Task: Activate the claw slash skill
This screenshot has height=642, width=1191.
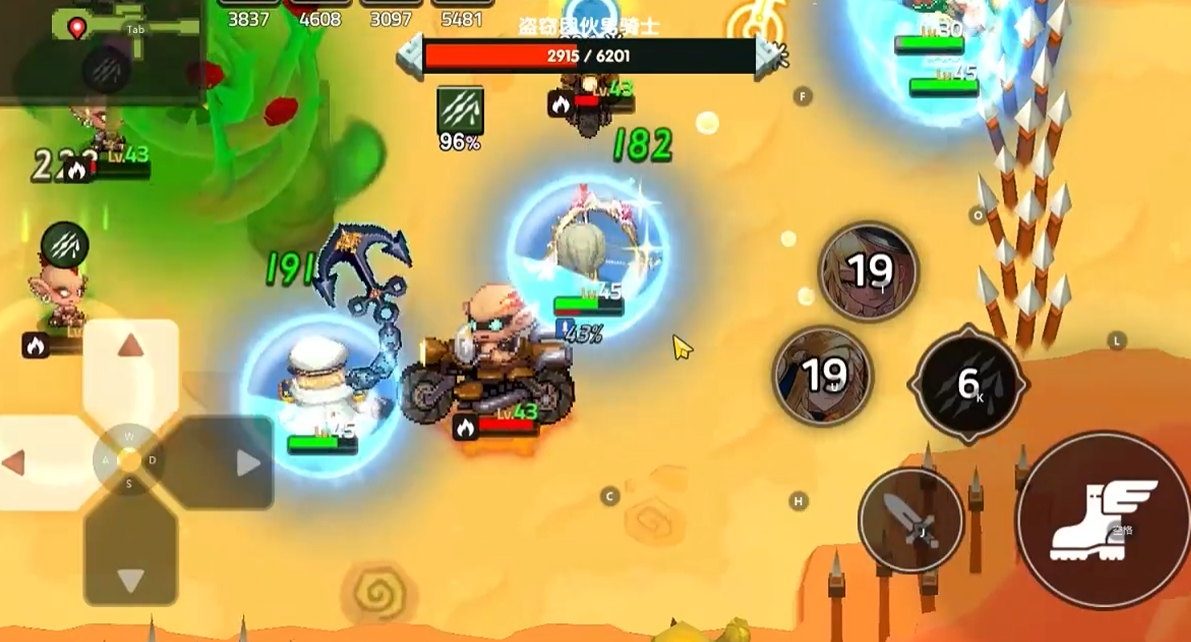Action: [968, 384]
